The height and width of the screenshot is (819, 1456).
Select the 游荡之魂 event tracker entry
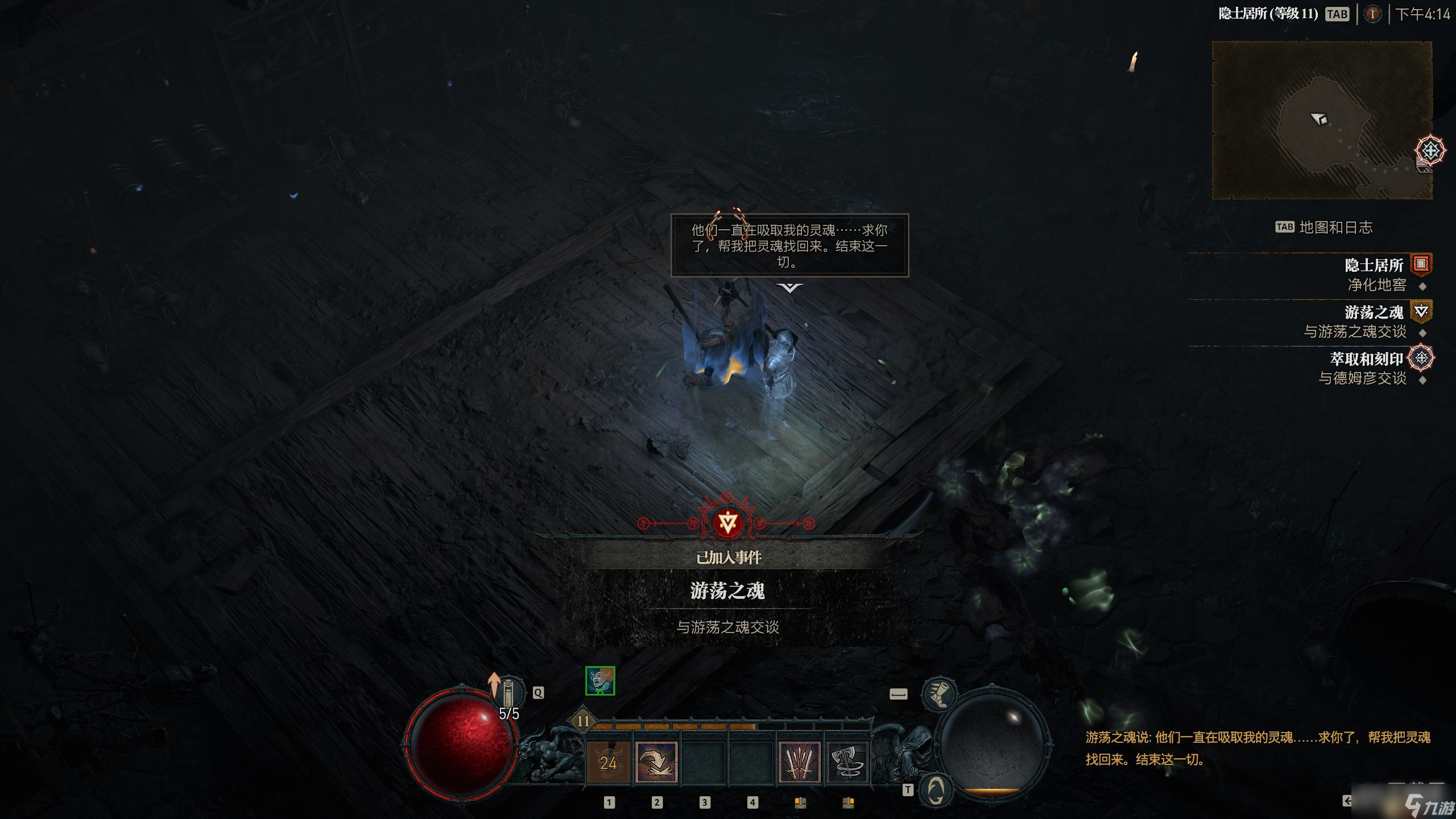pos(1373,312)
